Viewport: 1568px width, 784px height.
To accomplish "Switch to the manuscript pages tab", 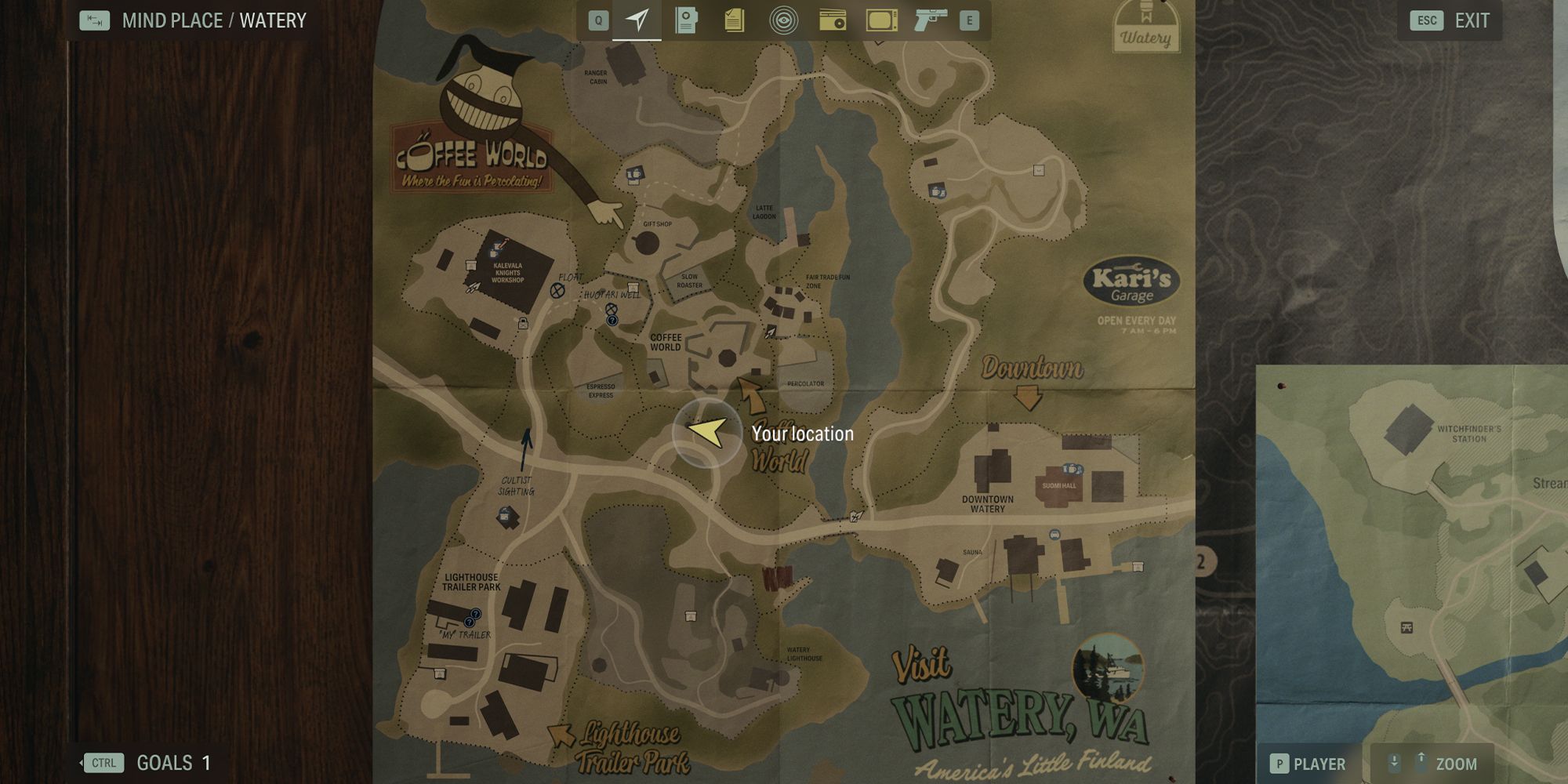I will coord(735,20).
